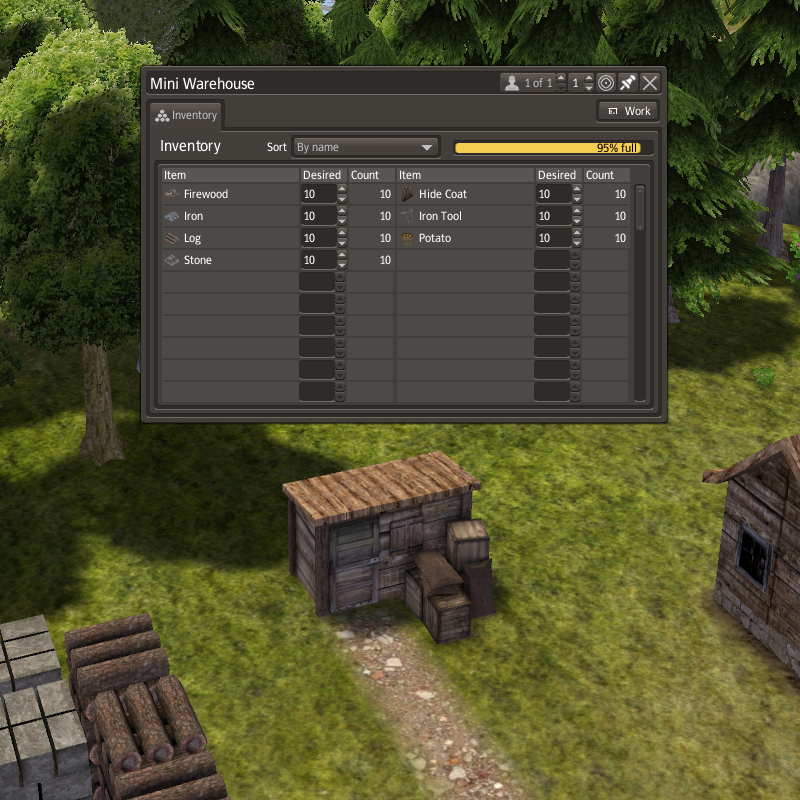The height and width of the screenshot is (800, 800).
Task: Click the Stone desired amount field
Action: (318, 260)
